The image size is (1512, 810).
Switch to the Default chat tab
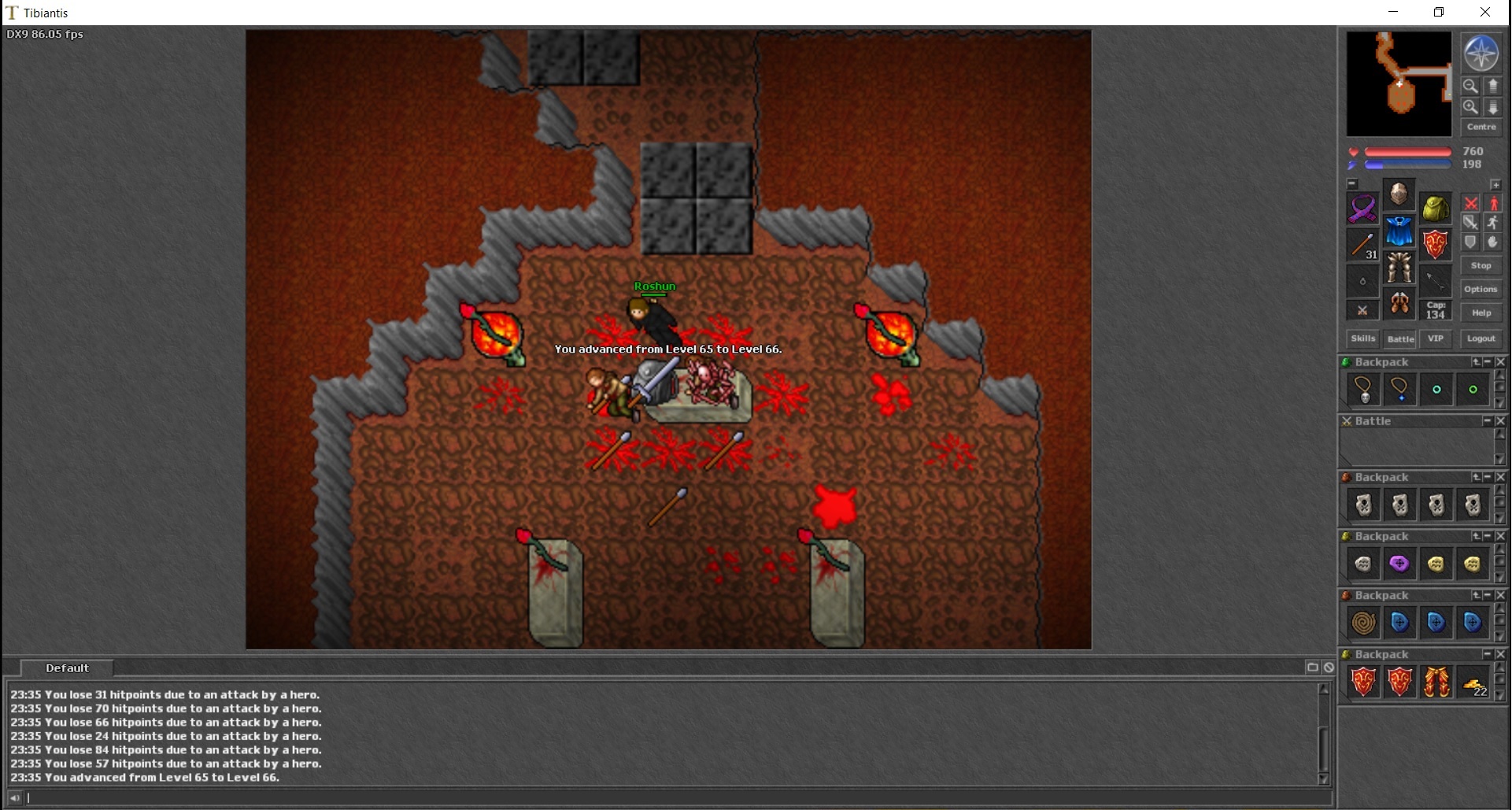67,668
